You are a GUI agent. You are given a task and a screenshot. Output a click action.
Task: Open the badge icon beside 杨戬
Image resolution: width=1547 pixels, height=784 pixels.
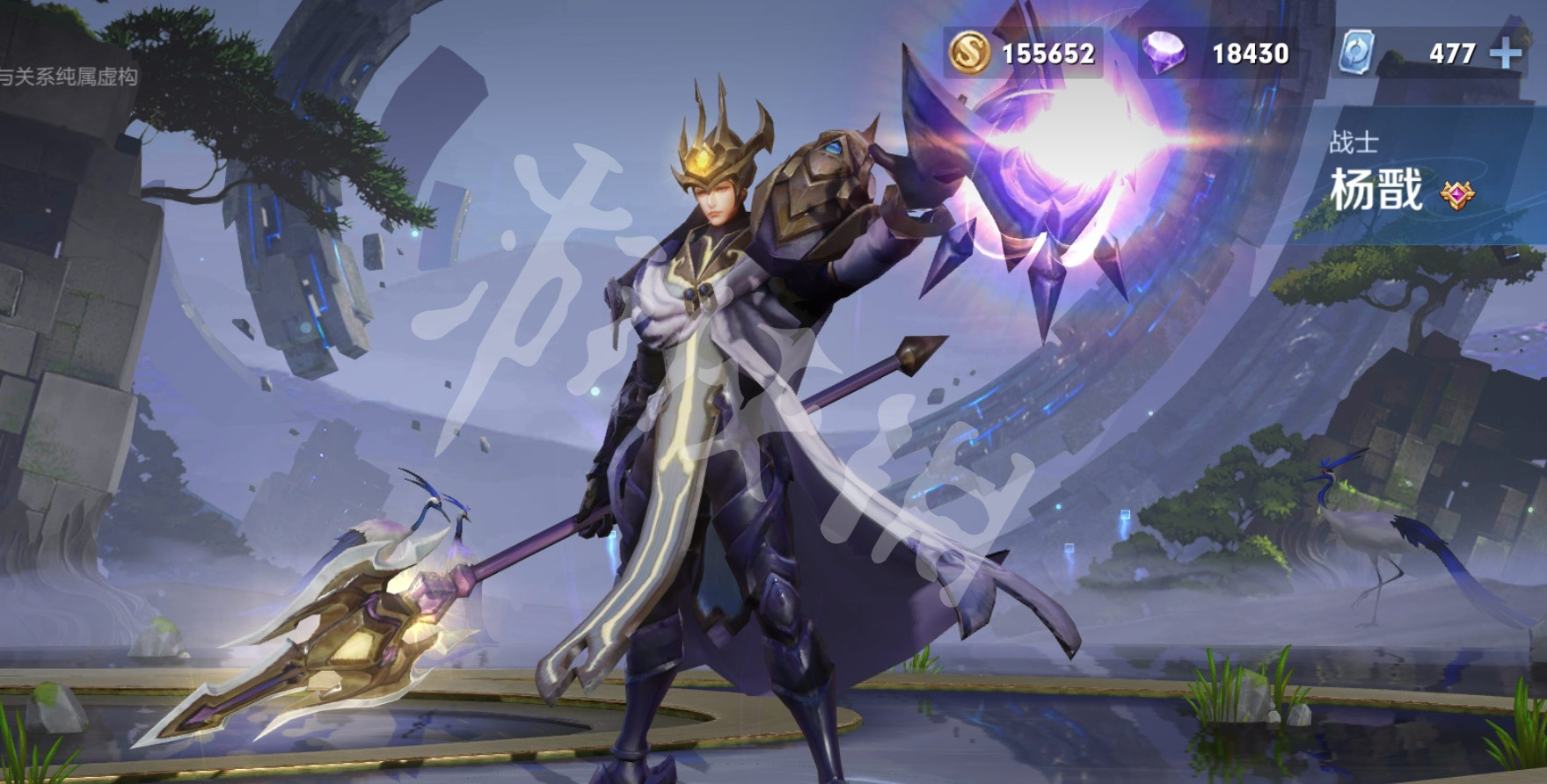pyautogui.click(x=1457, y=193)
